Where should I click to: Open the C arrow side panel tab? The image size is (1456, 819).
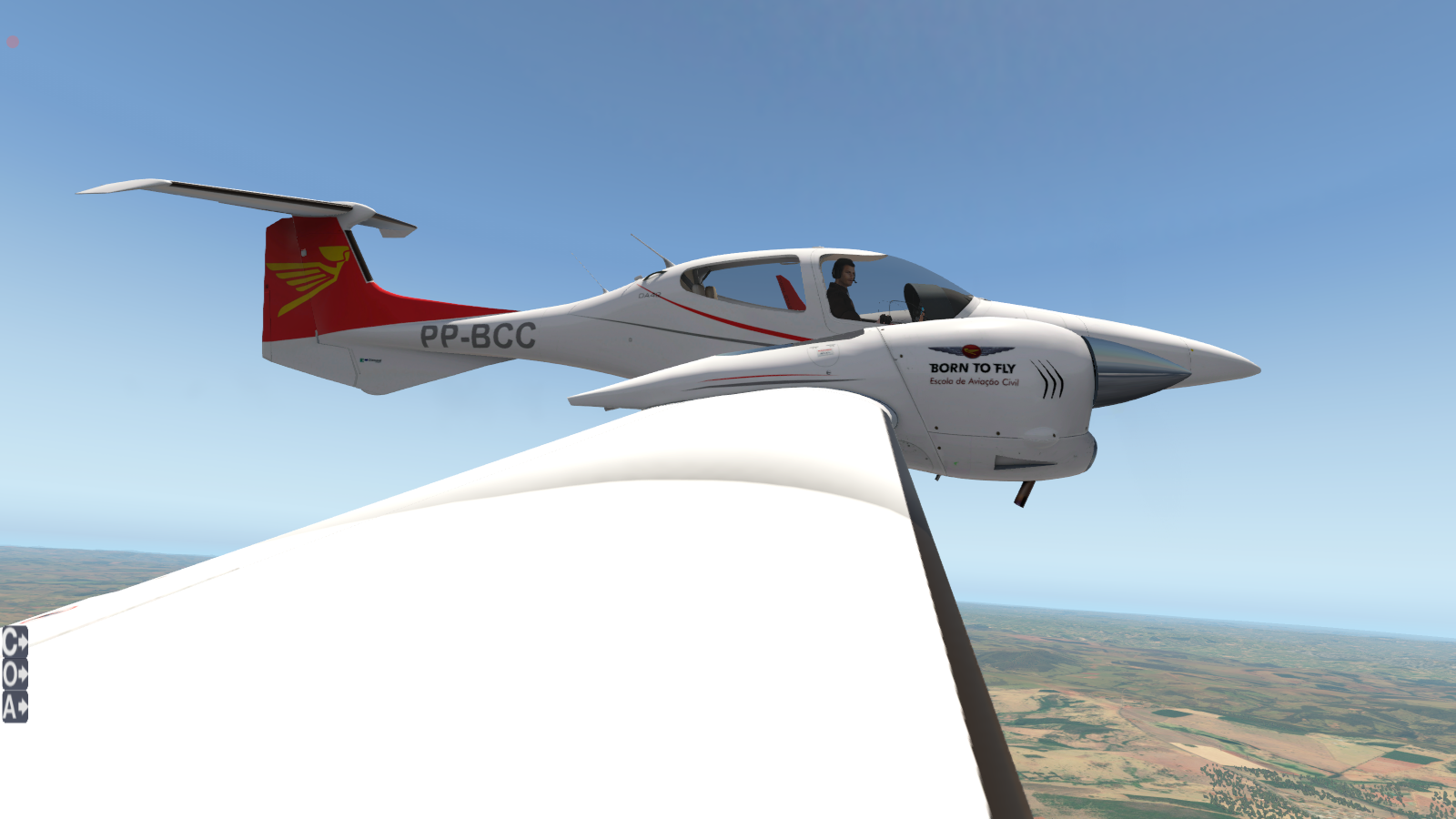point(15,642)
